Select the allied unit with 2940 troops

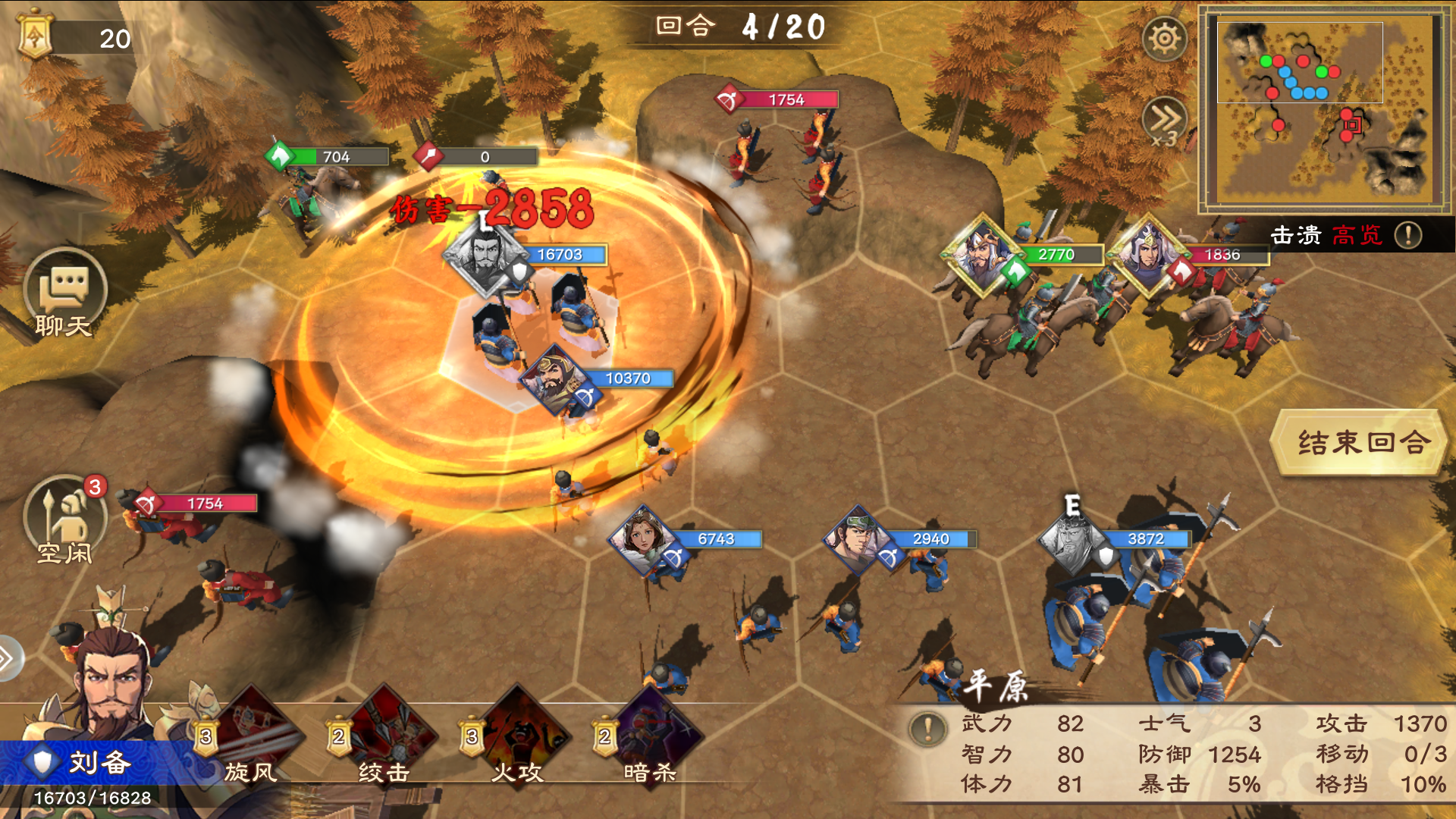pyautogui.click(x=859, y=539)
